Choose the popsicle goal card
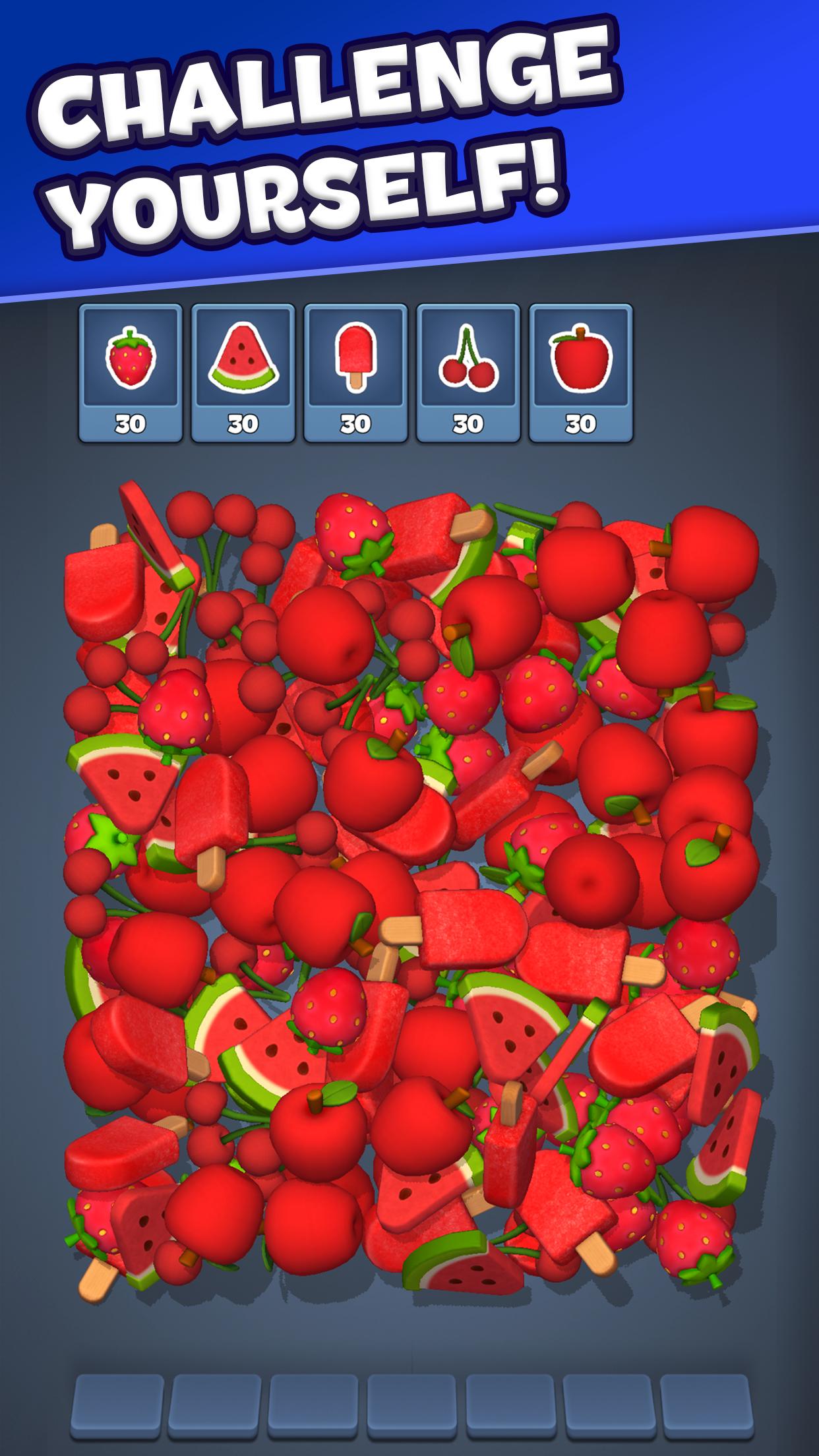 (x=355, y=373)
